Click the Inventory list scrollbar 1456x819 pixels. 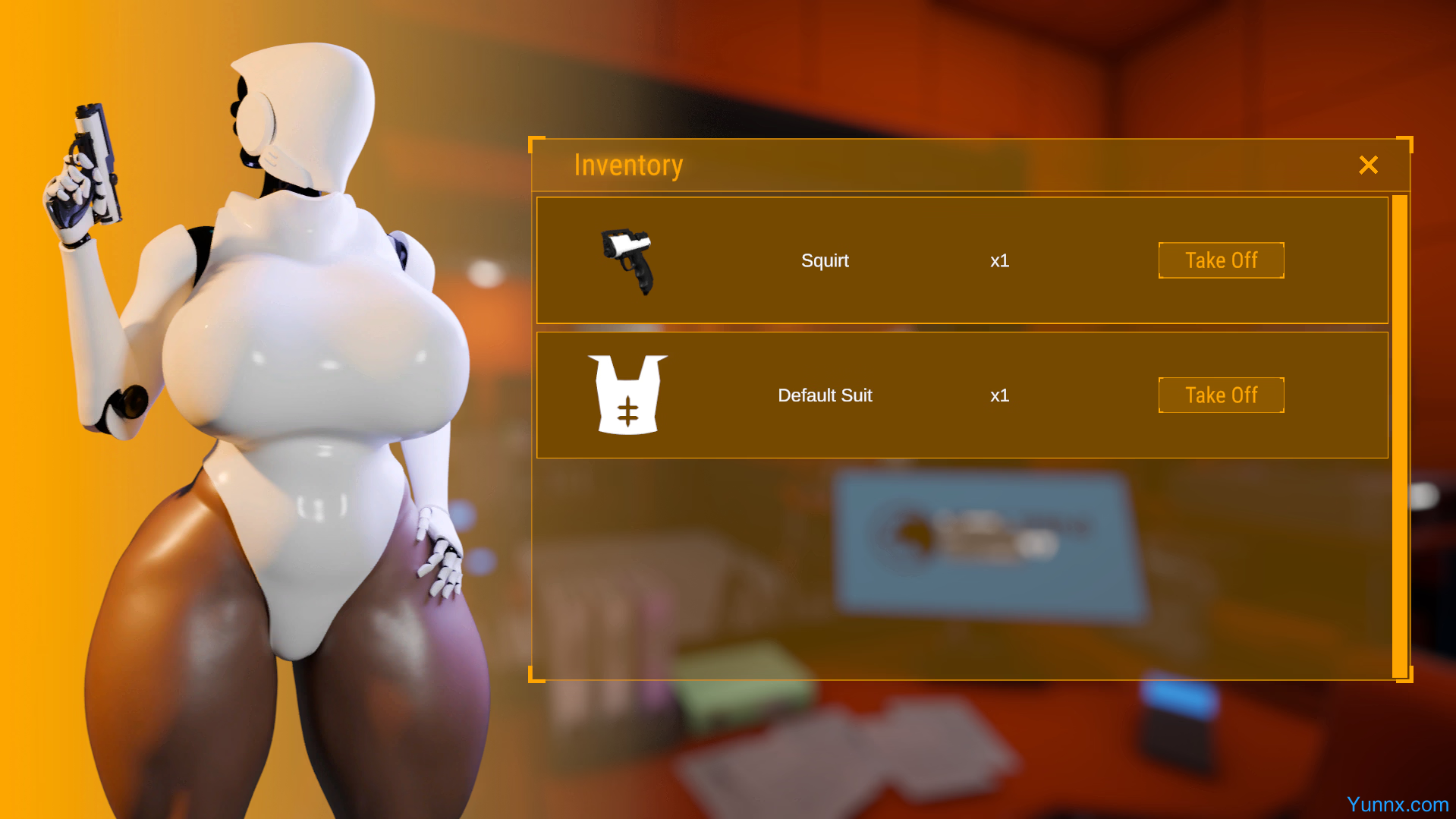[x=1399, y=436]
